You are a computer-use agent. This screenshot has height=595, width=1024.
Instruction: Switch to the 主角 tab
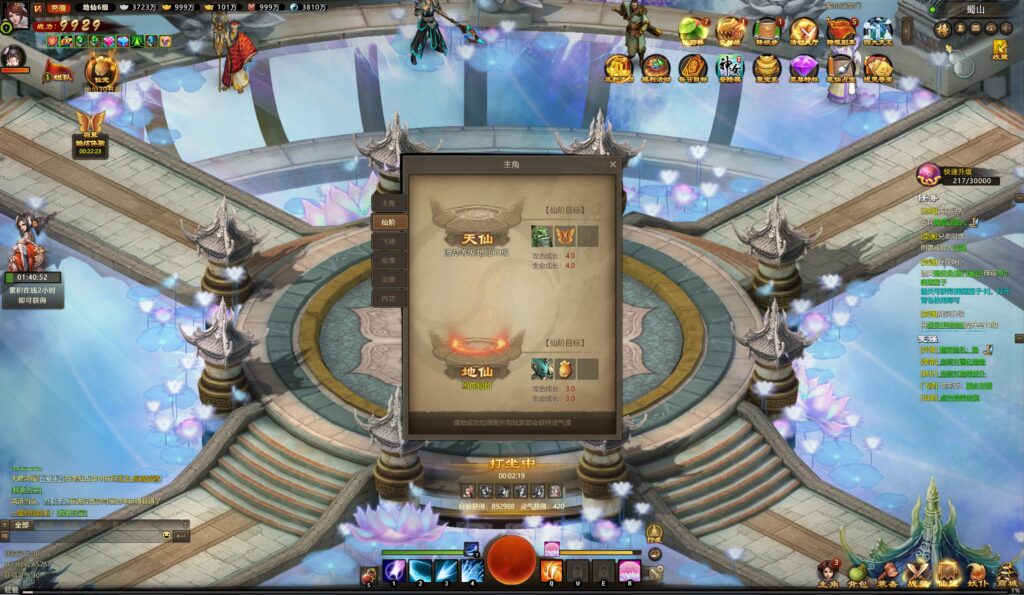click(389, 203)
